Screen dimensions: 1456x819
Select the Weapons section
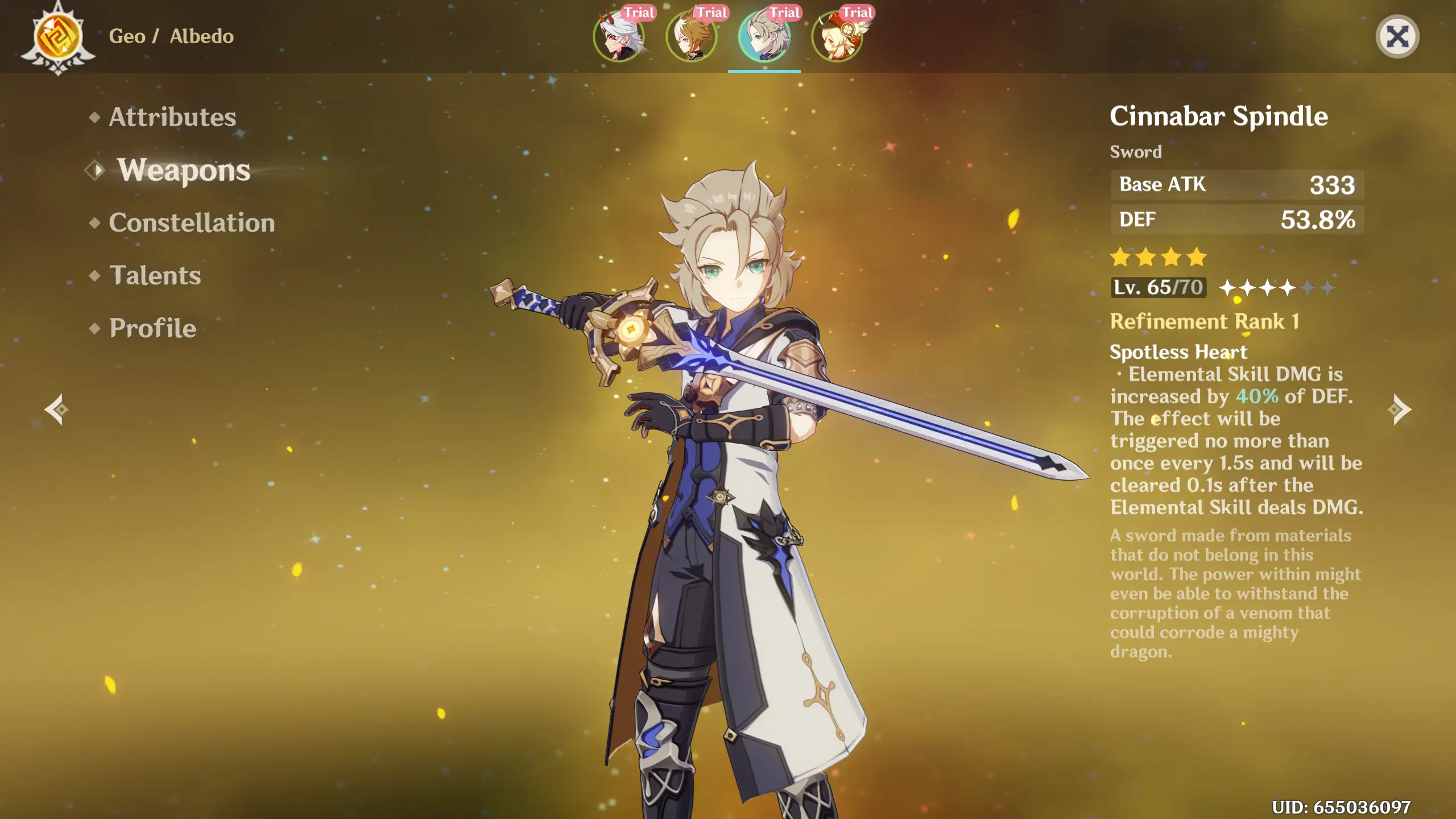pyautogui.click(x=183, y=171)
